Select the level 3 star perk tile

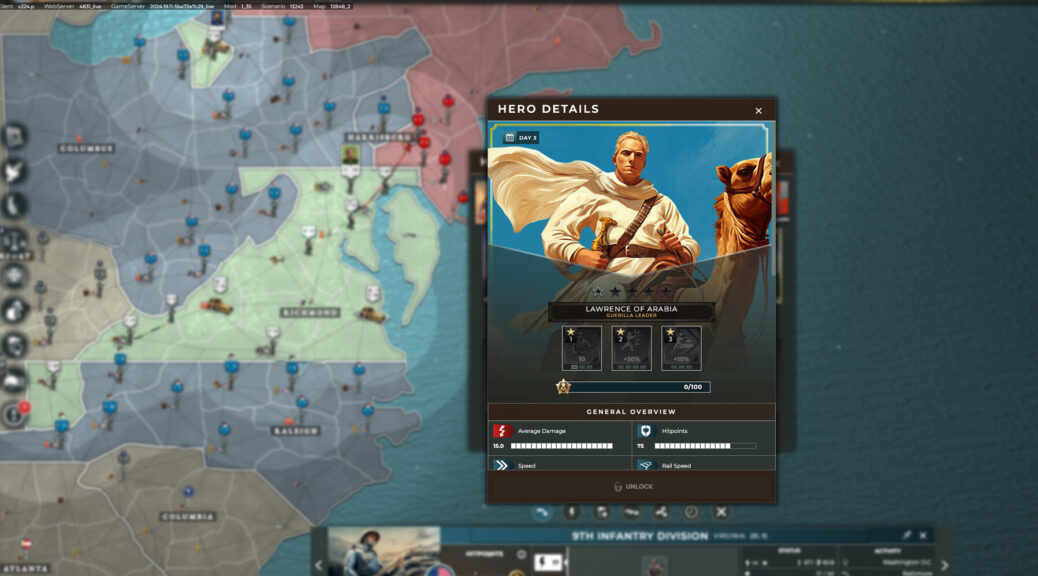pyautogui.click(x=681, y=348)
